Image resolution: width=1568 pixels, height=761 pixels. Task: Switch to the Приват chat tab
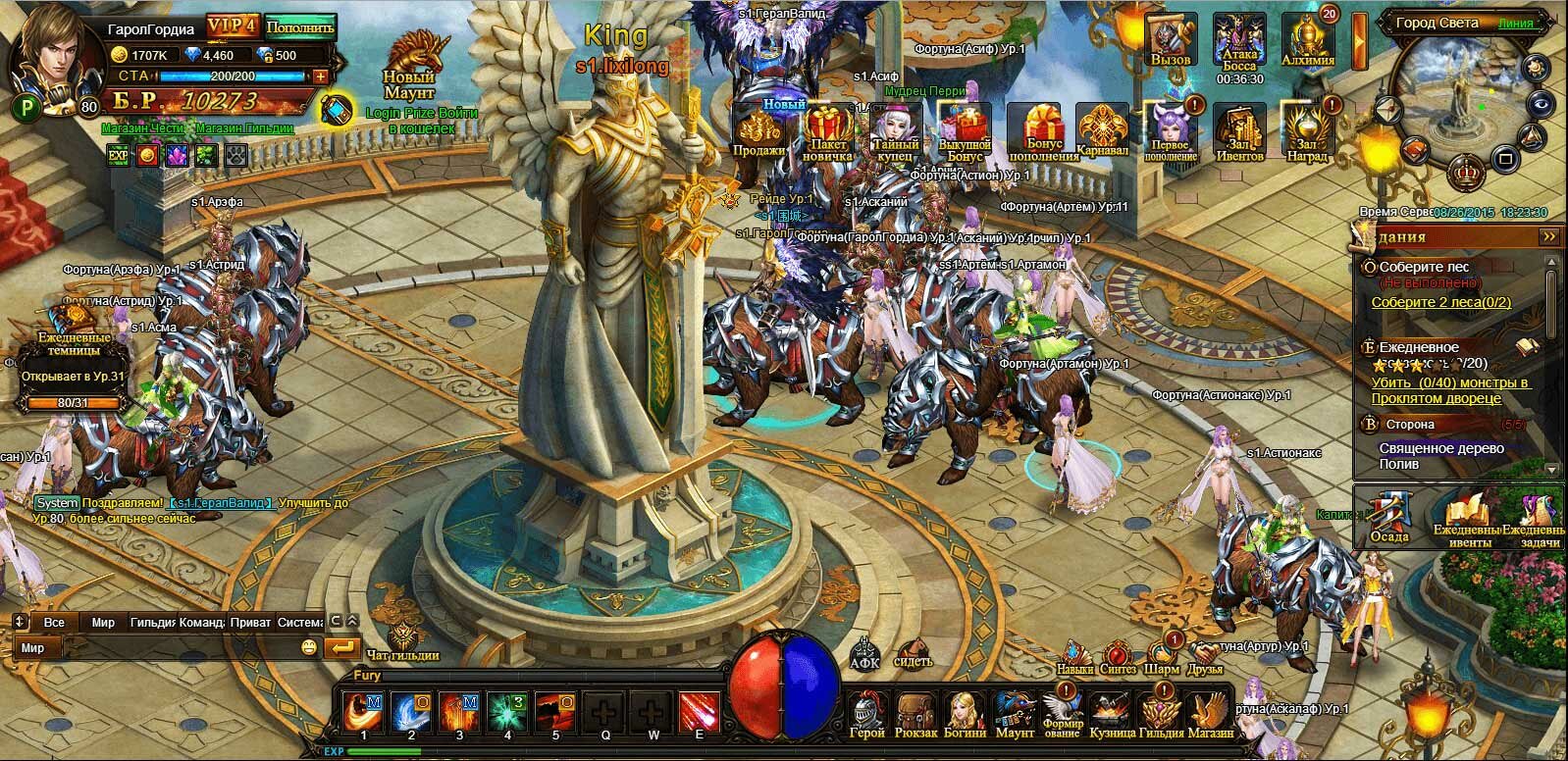(250, 623)
